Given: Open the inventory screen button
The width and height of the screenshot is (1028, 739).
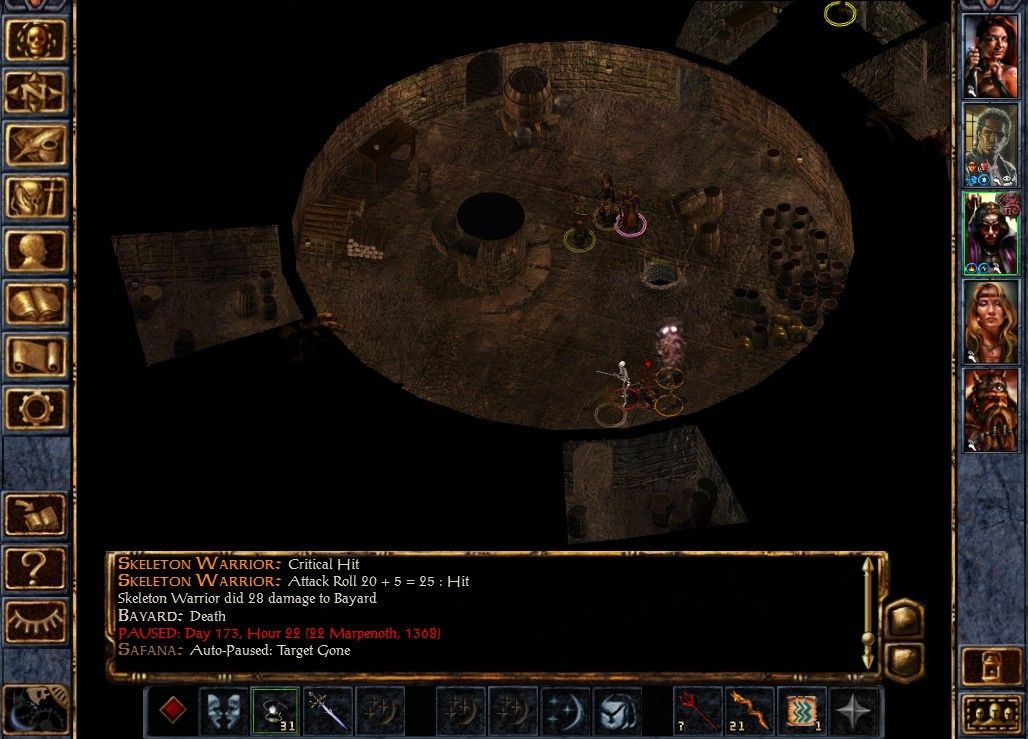Looking at the screenshot, I should pos(36,198).
